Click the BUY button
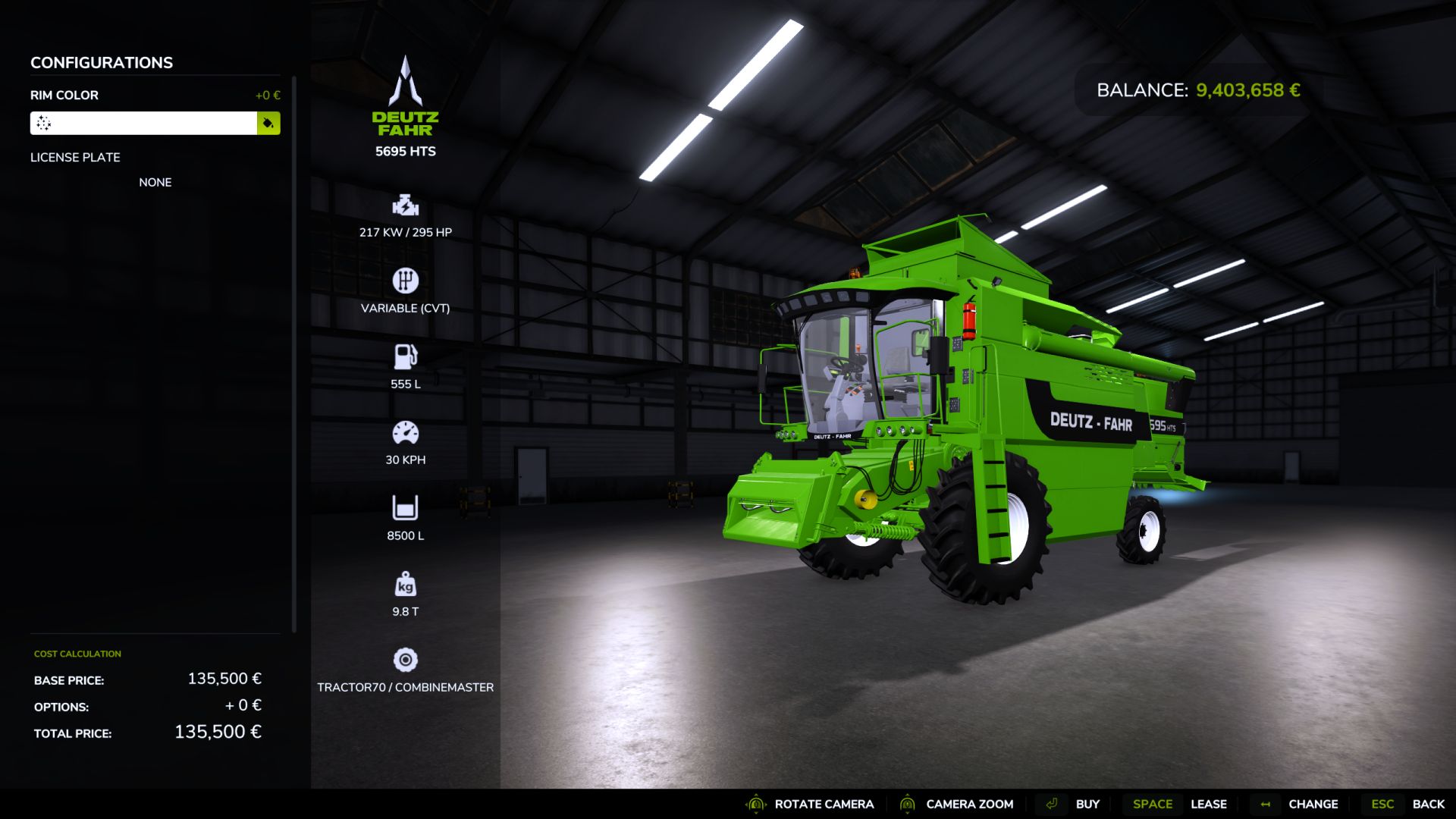Screen dimensions: 1456x819 (x=1089, y=804)
